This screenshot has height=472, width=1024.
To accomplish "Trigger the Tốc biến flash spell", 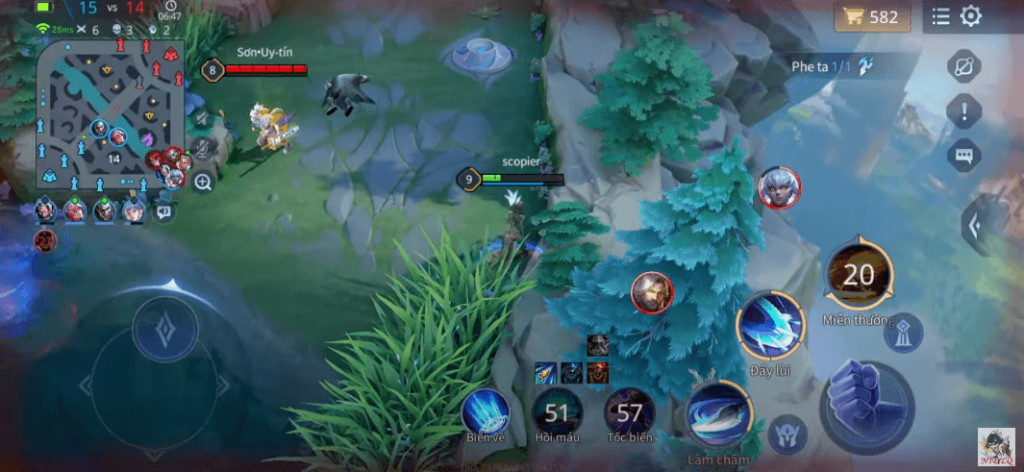I will pyautogui.click(x=630, y=412).
